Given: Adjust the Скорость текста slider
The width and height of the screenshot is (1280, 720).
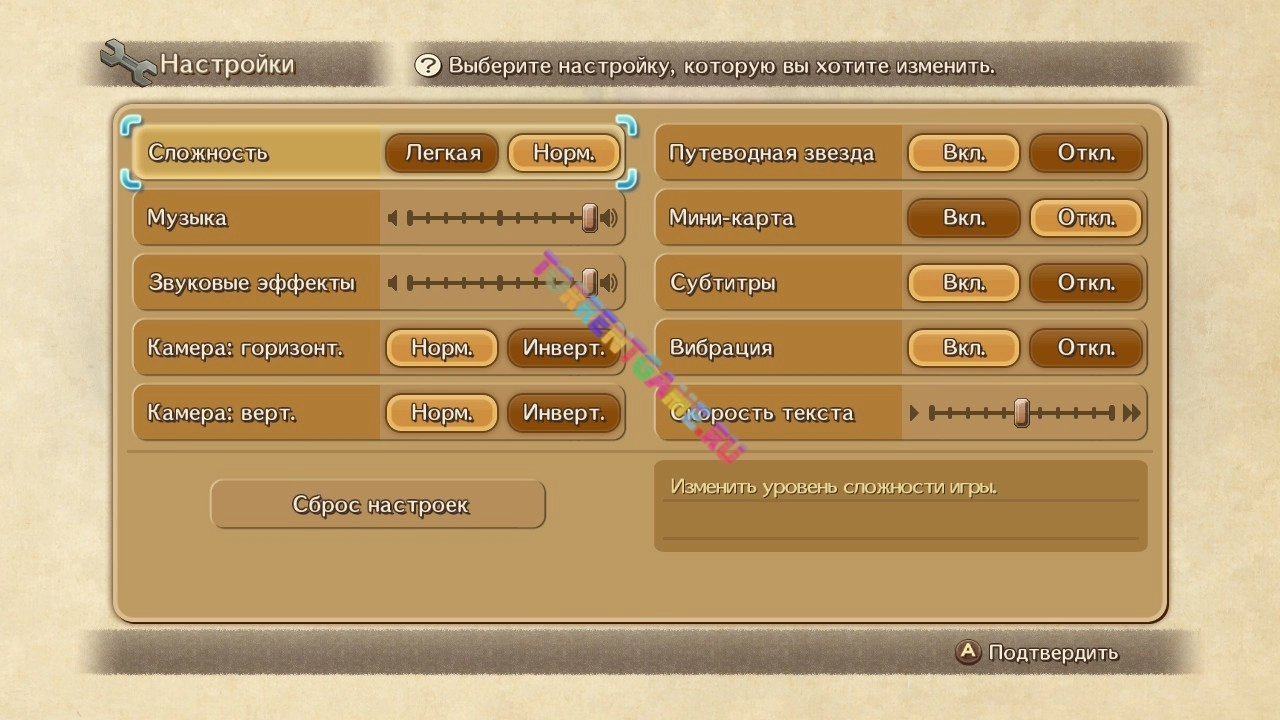Looking at the screenshot, I should [x=1021, y=413].
